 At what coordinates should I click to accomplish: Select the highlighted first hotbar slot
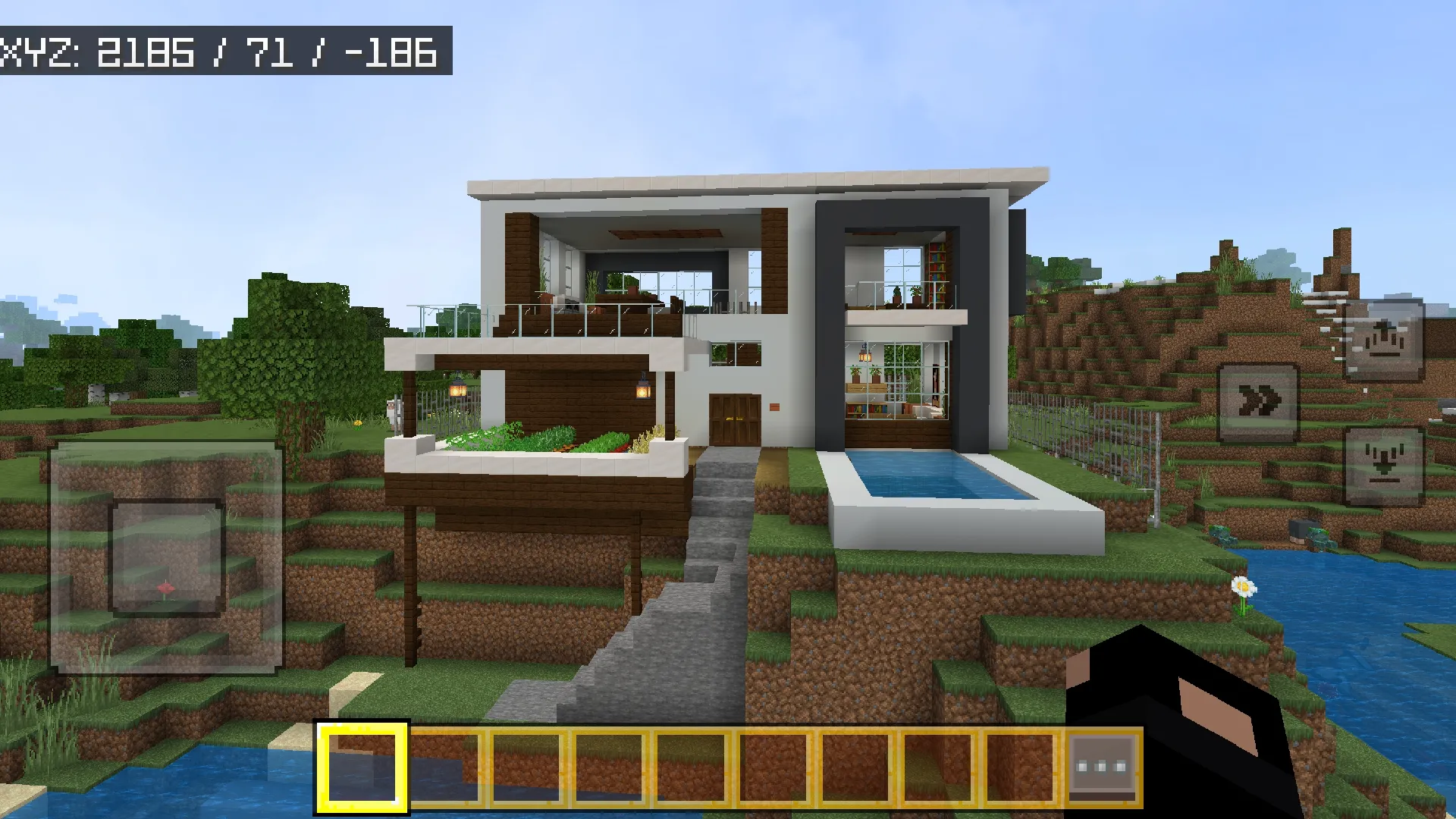362,767
